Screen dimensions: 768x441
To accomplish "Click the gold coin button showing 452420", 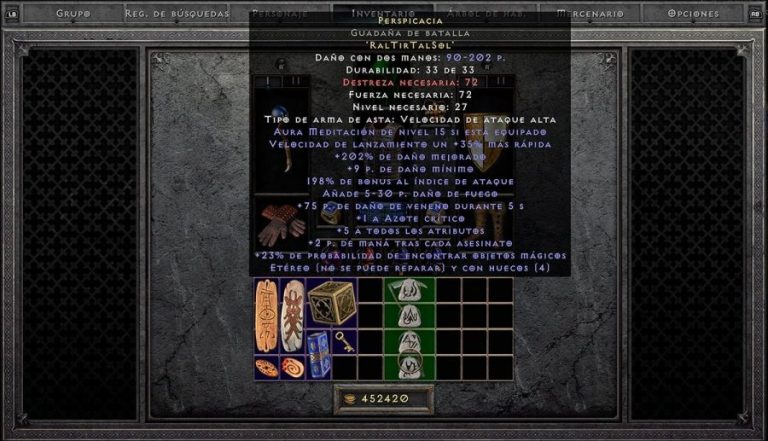I will click(x=384, y=399).
